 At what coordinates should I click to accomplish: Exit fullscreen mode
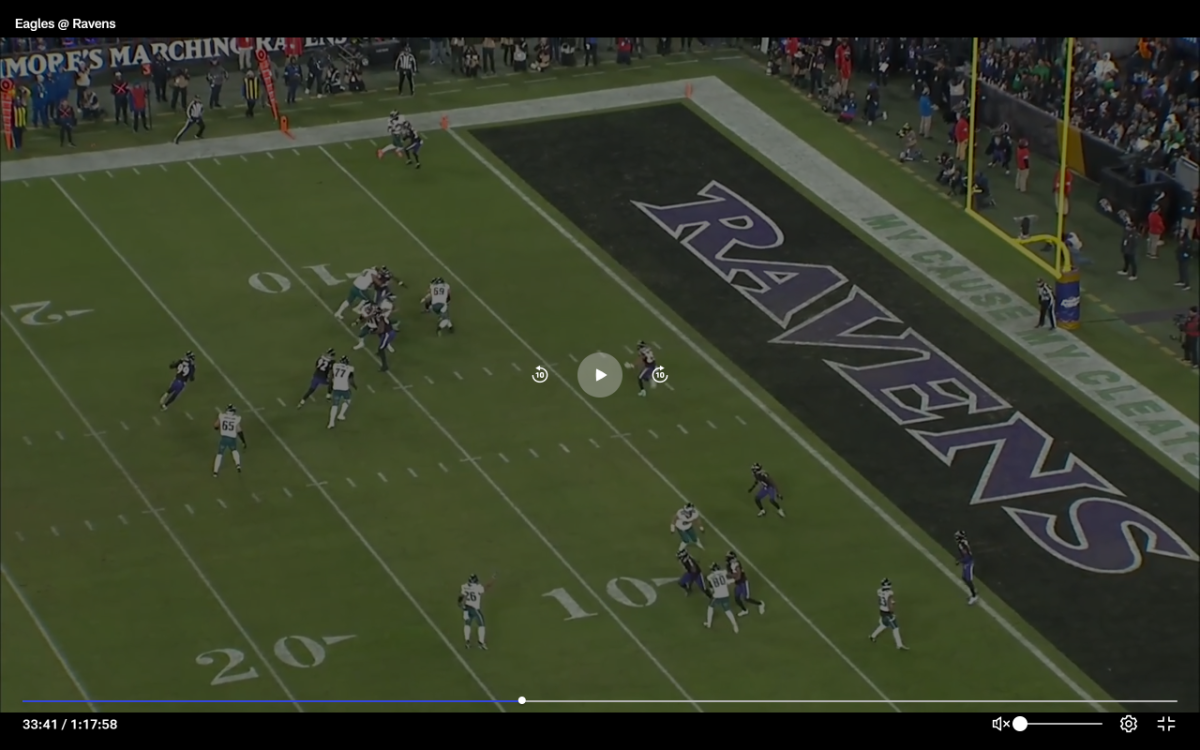(1166, 724)
